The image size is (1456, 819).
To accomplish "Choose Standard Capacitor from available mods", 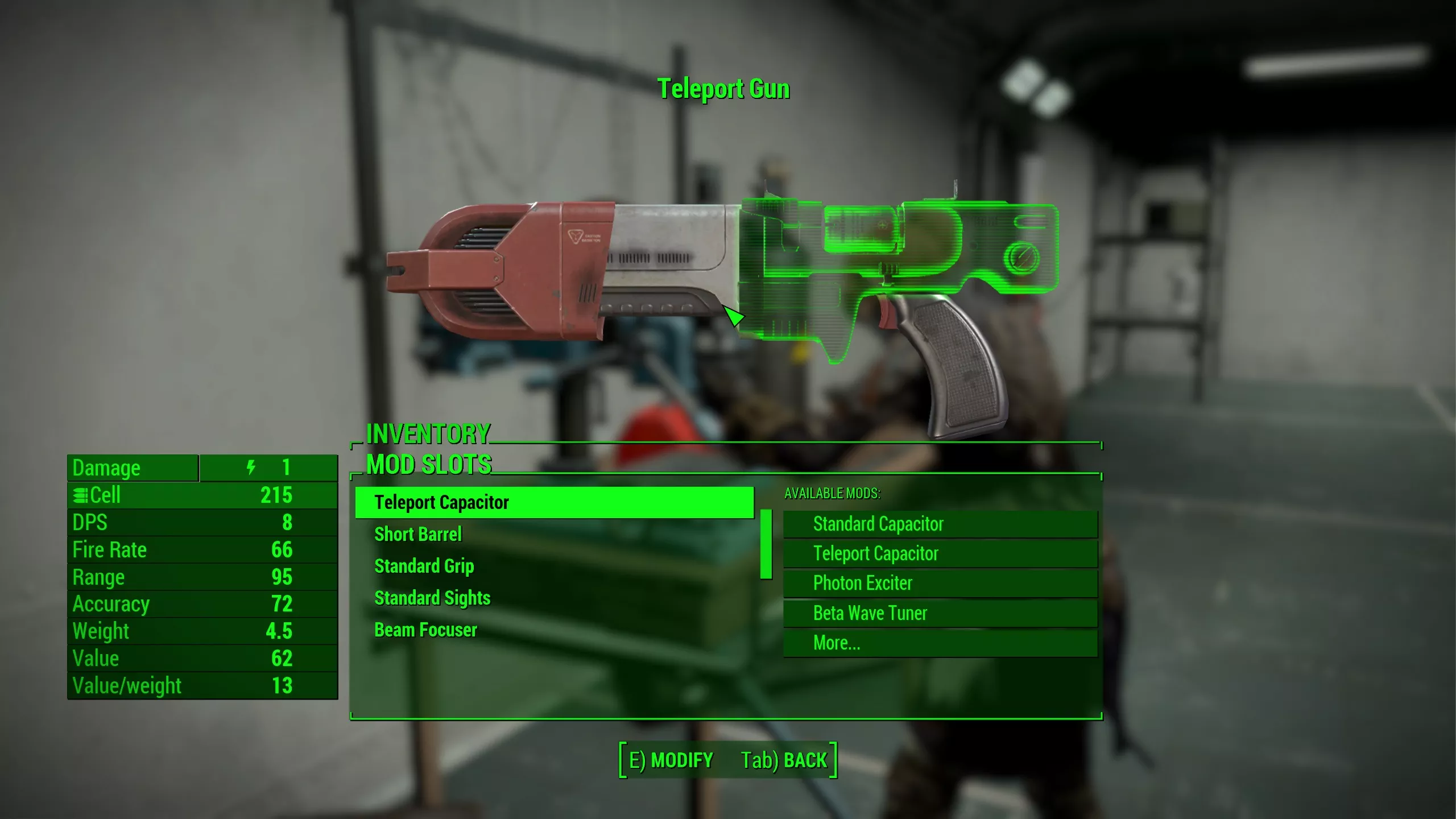I will pyautogui.click(x=940, y=524).
